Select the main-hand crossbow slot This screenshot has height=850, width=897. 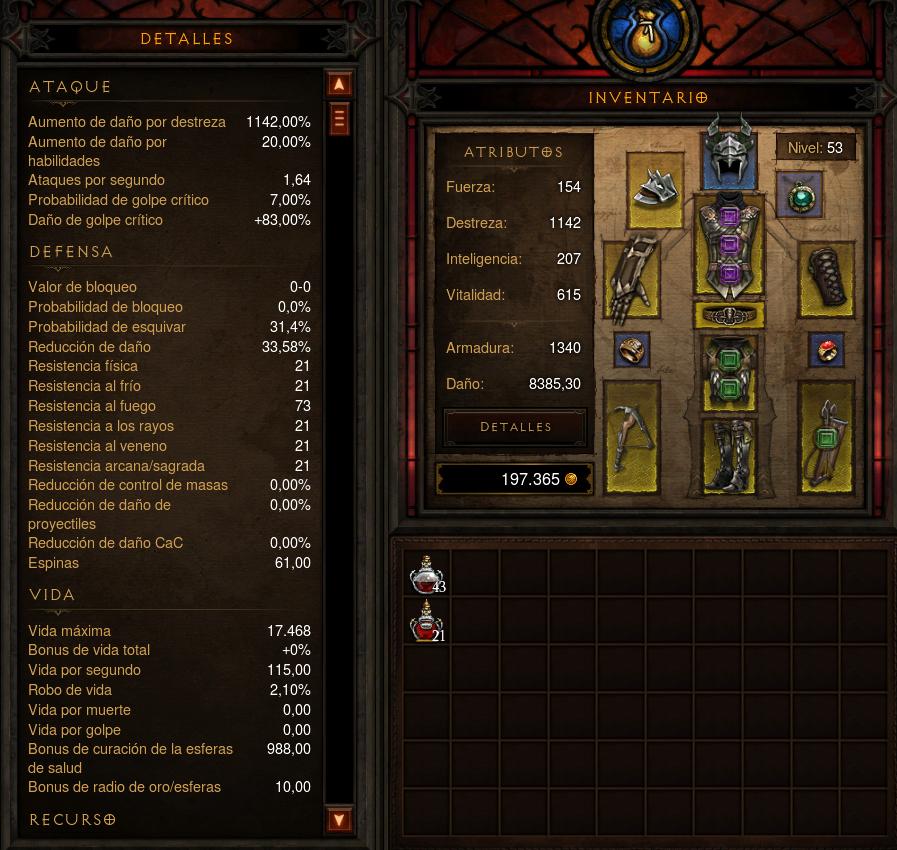pyautogui.click(x=632, y=437)
